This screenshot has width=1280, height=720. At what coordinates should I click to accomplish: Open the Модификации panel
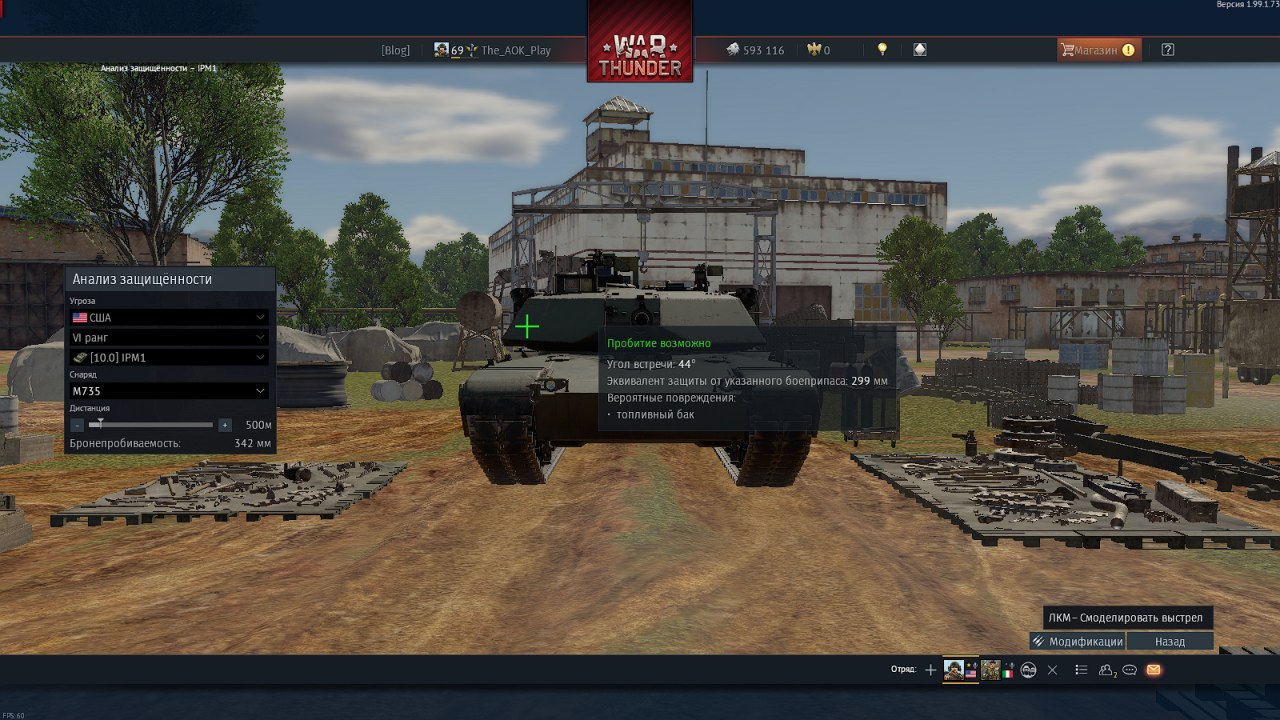(1078, 642)
